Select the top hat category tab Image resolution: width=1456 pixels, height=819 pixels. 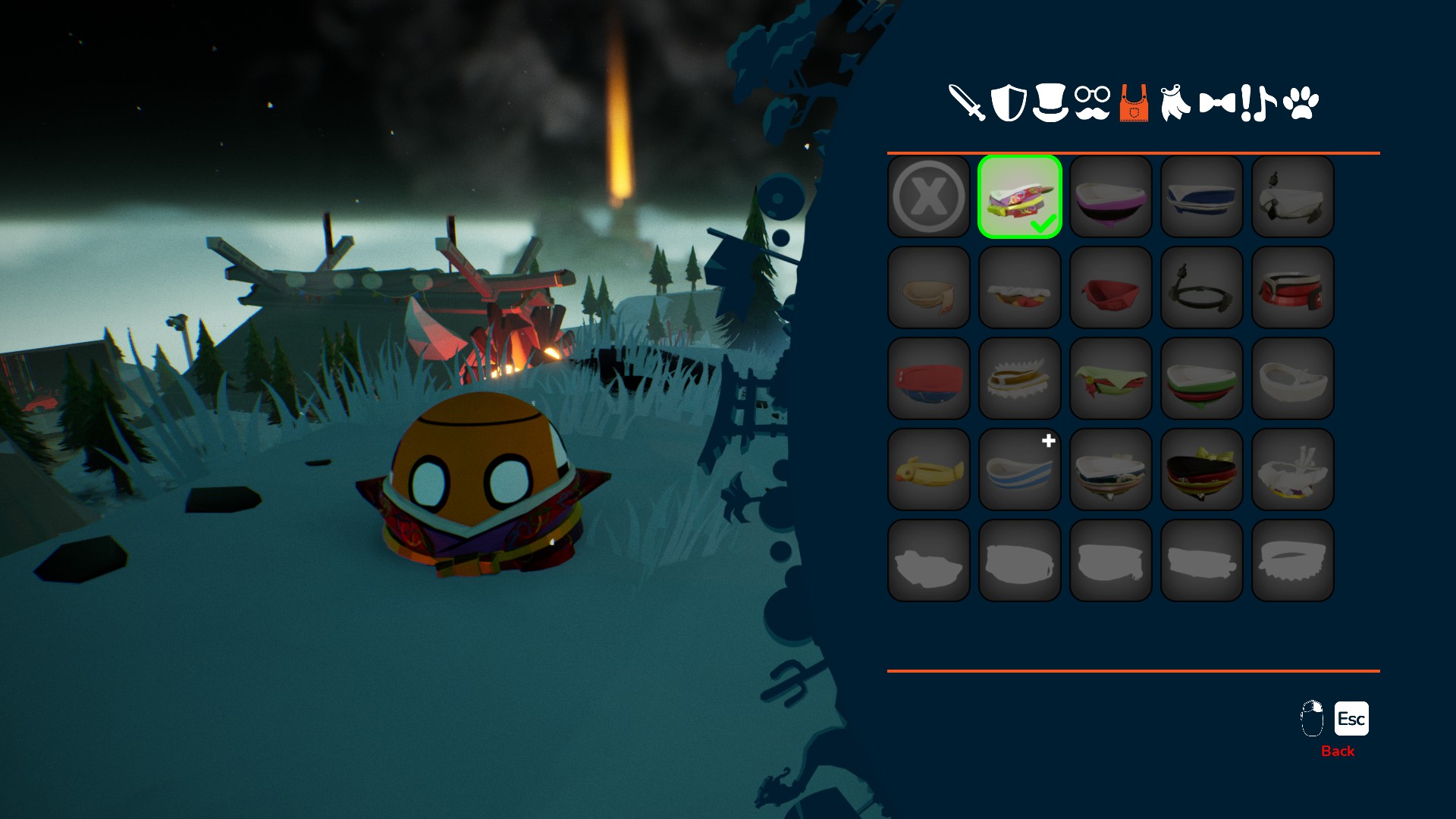[1050, 103]
